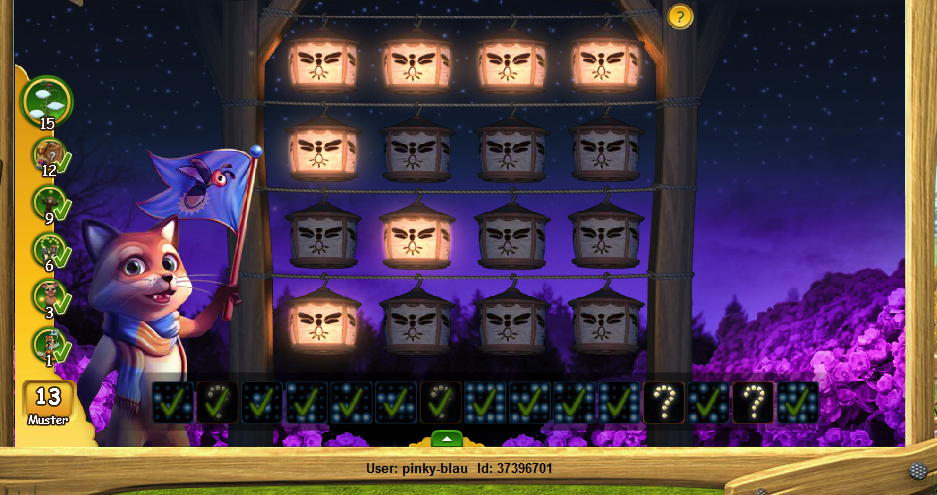Viewport: 937px width, 495px height.
Task: Select the 3-pattern reward icon
Action: point(47,296)
